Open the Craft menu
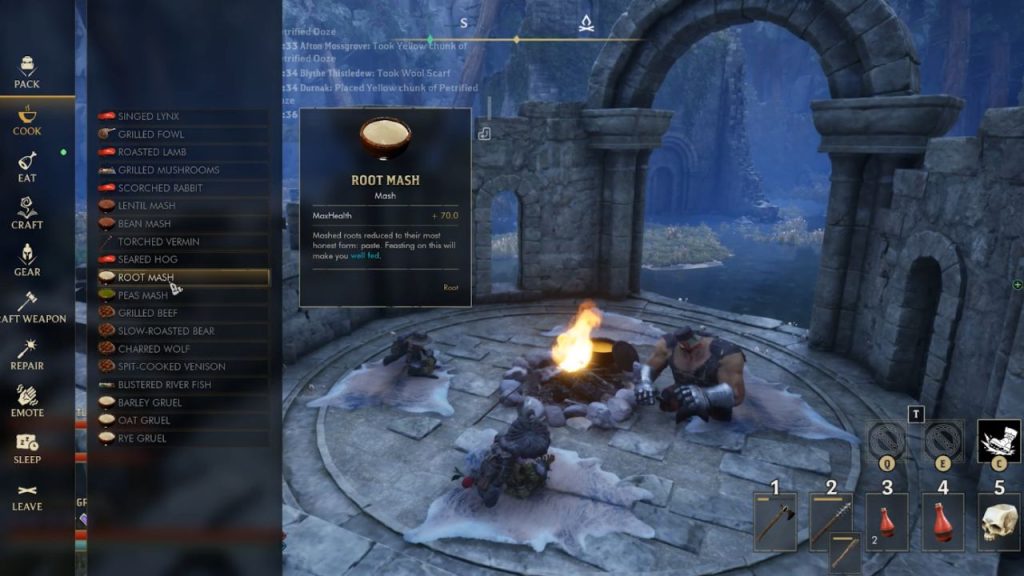 pos(27,213)
